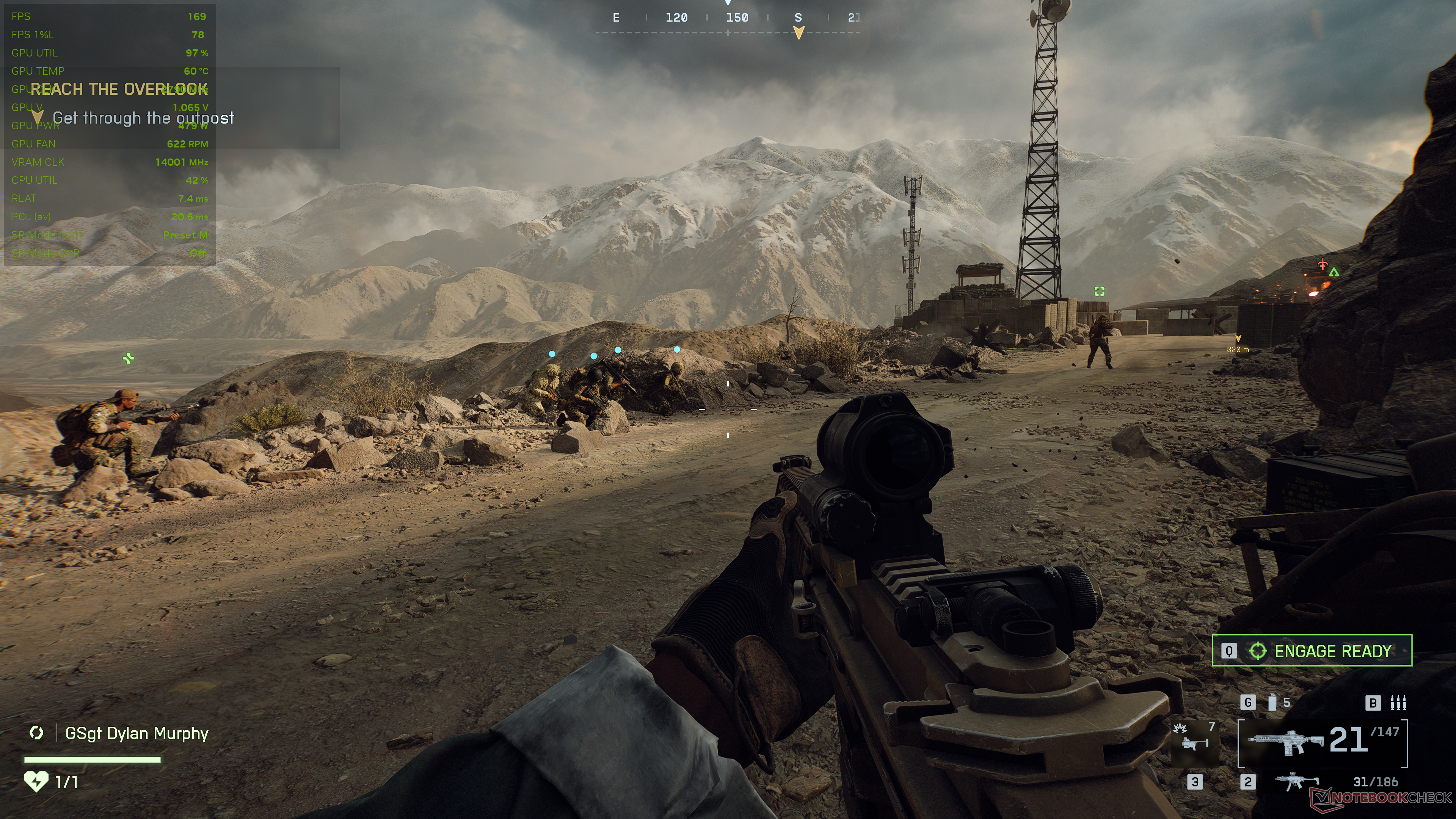Image resolution: width=1456 pixels, height=819 pixels.
Task: Toggle the three-bullet fire mode icon
Action: (1398, 703)
